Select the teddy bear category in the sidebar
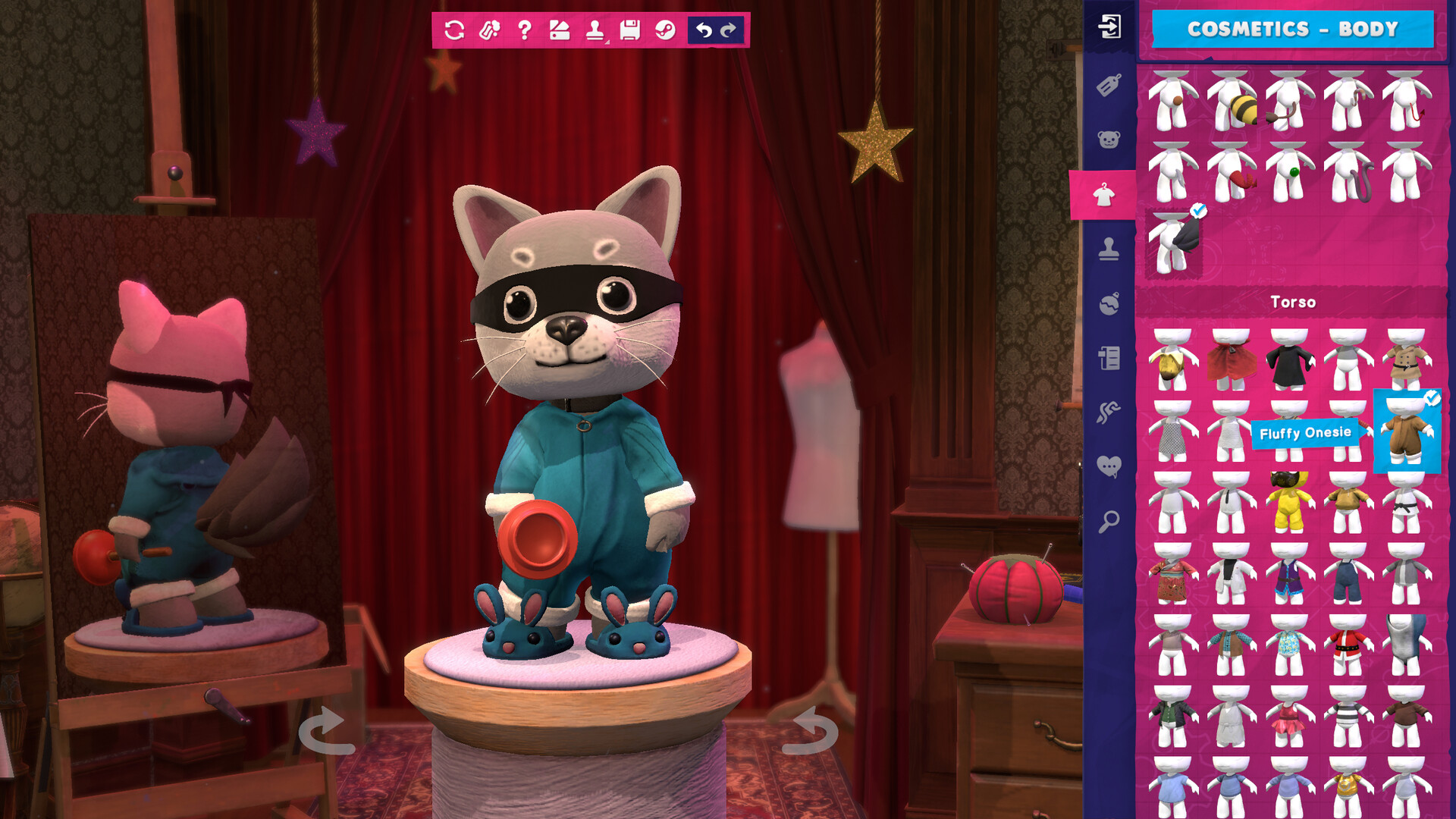Image resolution: width=1456 pixels, height=819 pixels. (x=1109, y=135)
